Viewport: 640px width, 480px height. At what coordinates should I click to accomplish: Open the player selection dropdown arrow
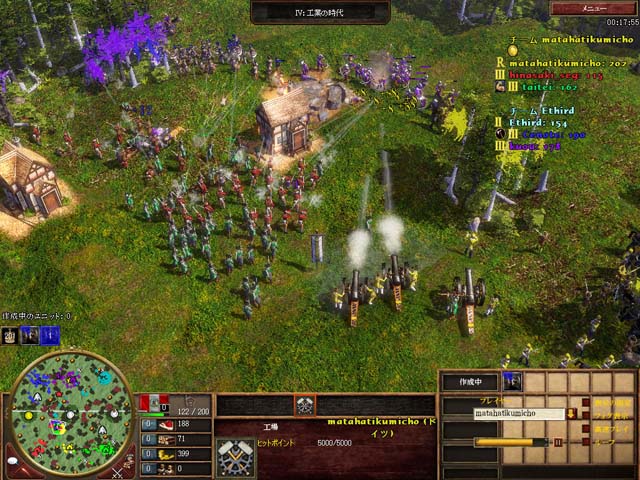click(x=571, y=413)
